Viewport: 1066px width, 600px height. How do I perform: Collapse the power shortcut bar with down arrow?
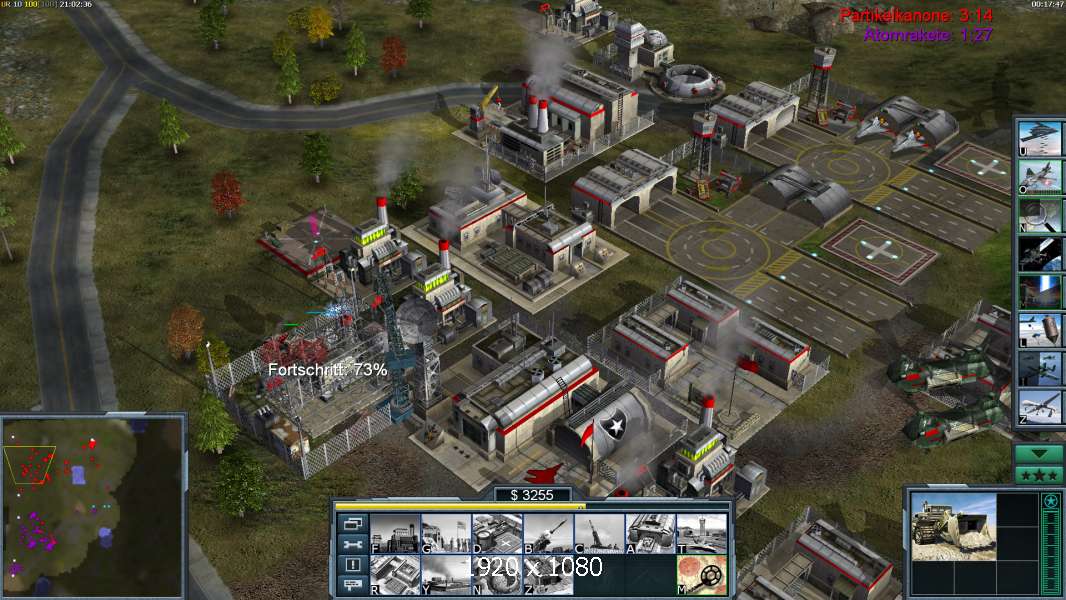point(1039,453)
